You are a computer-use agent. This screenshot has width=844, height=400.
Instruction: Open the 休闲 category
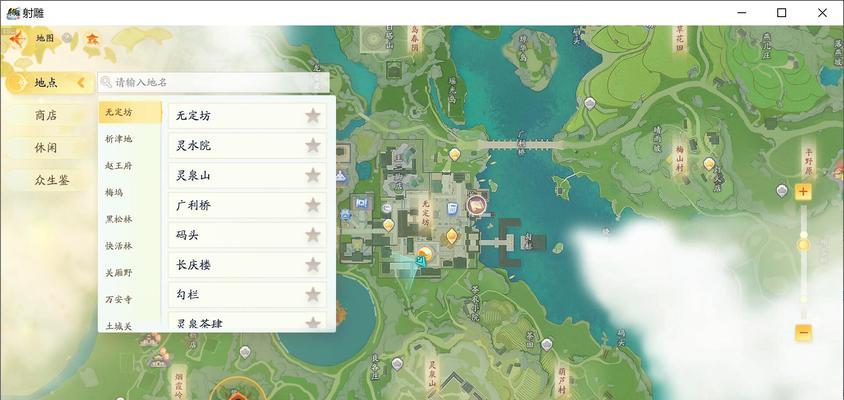click(46, 147)
